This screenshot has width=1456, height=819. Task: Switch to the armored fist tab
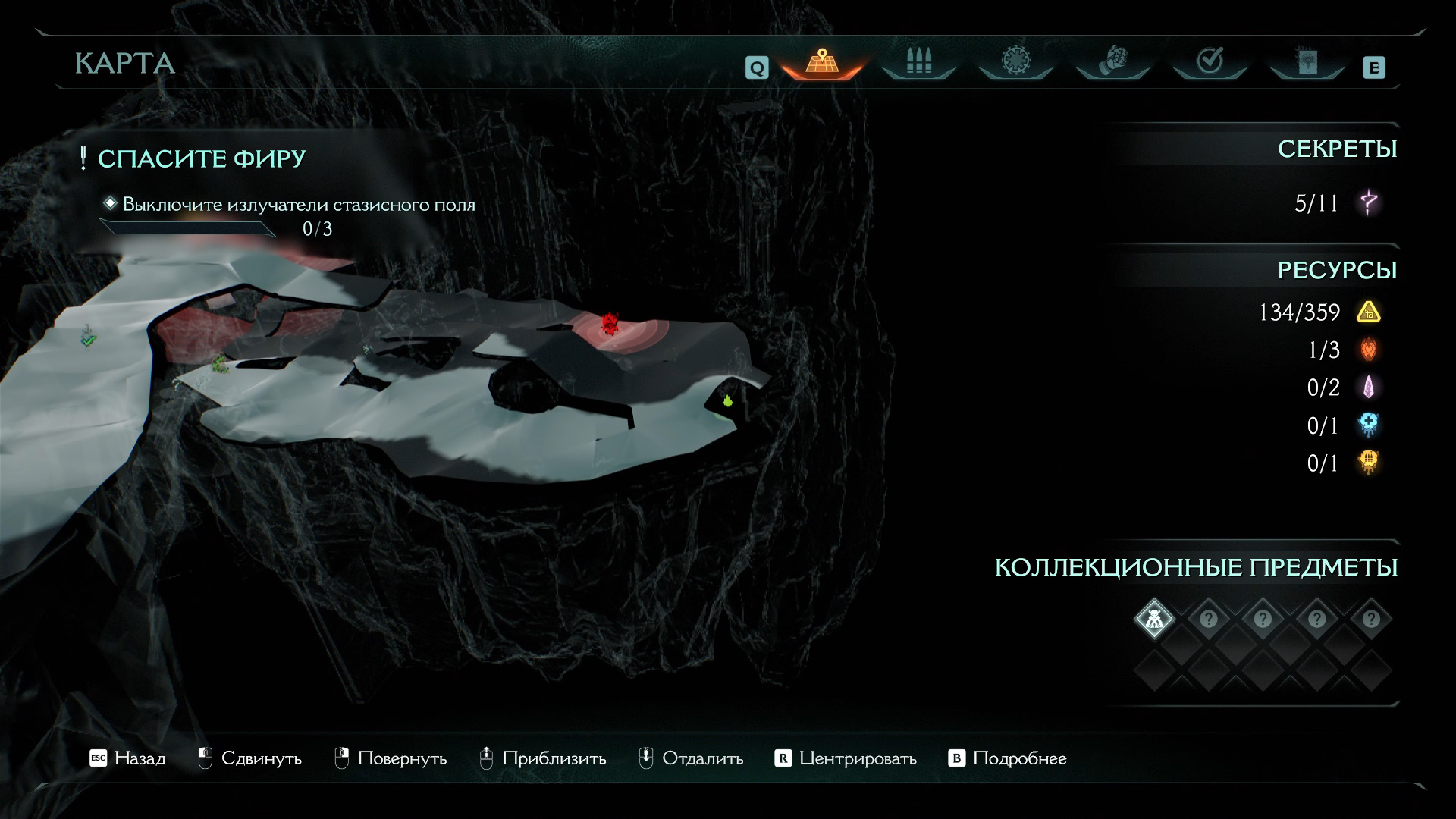point(1112,61)
